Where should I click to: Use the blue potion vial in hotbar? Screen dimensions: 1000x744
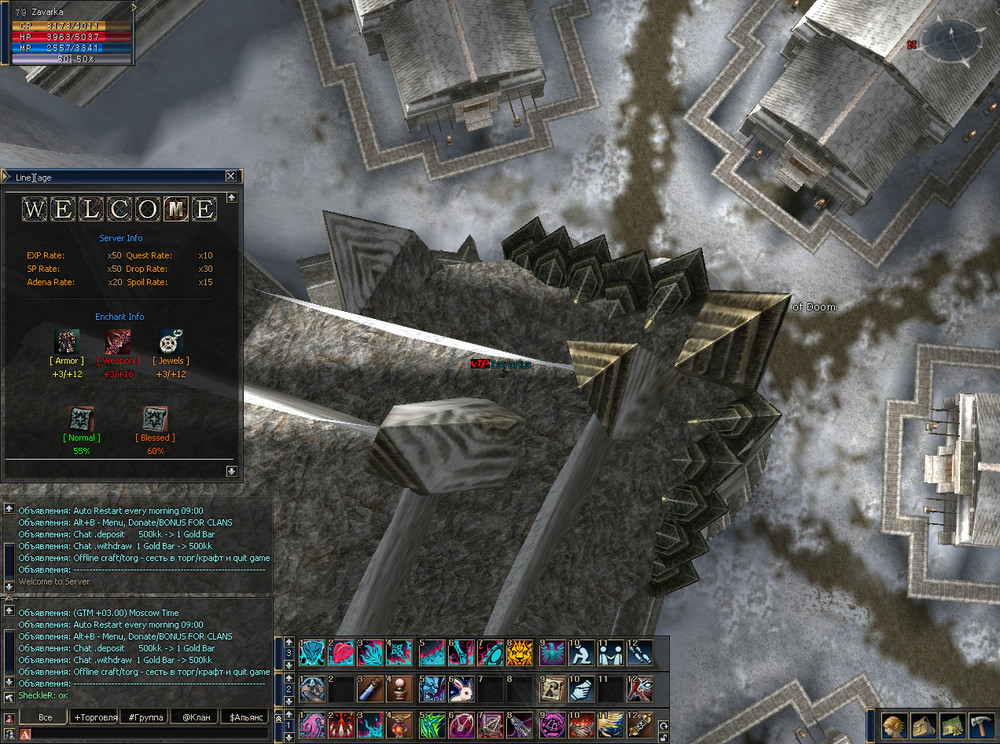[372, 688]
